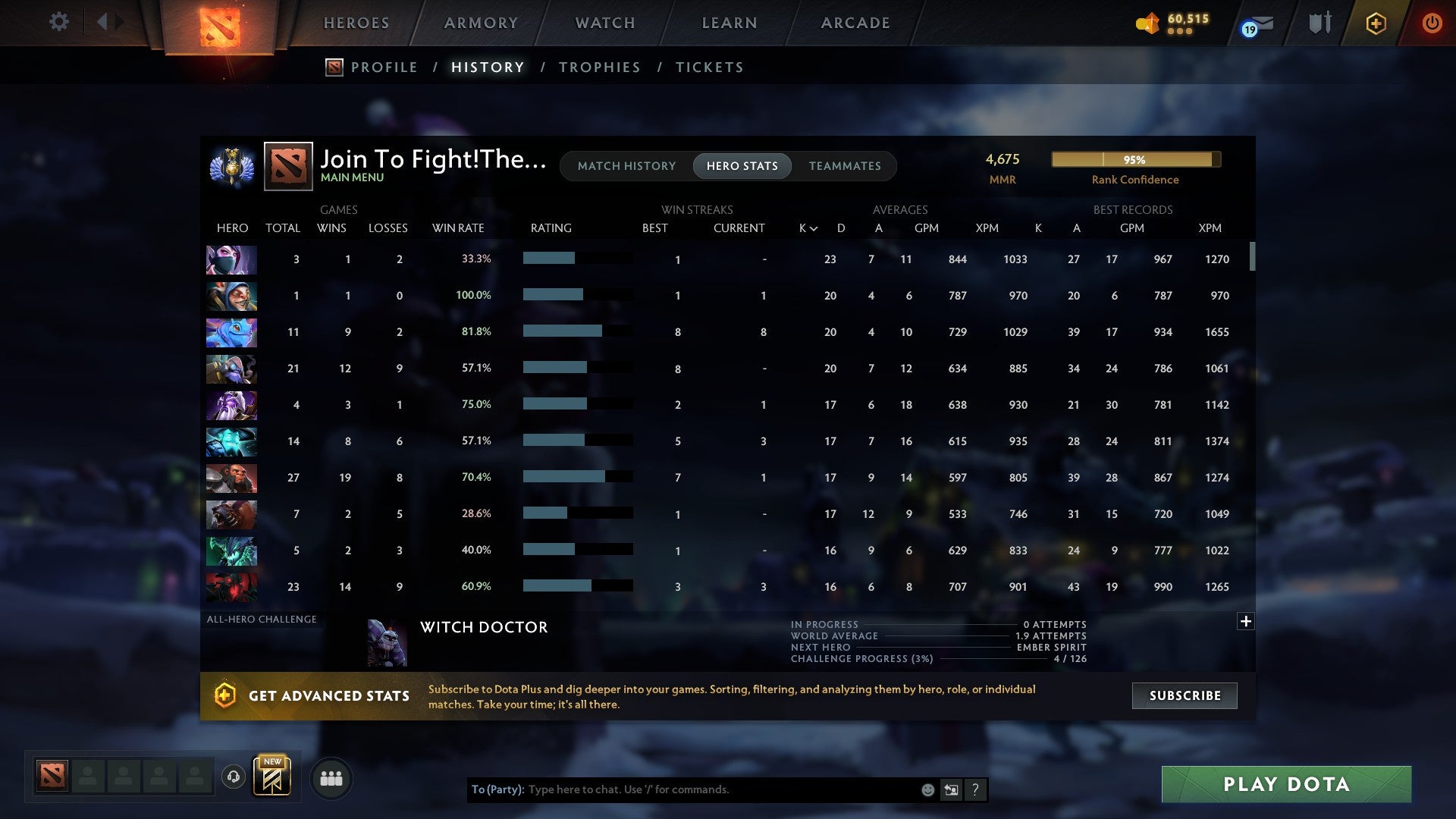
Task: Click the help question mark icon near chat
Action: point(976,789)
